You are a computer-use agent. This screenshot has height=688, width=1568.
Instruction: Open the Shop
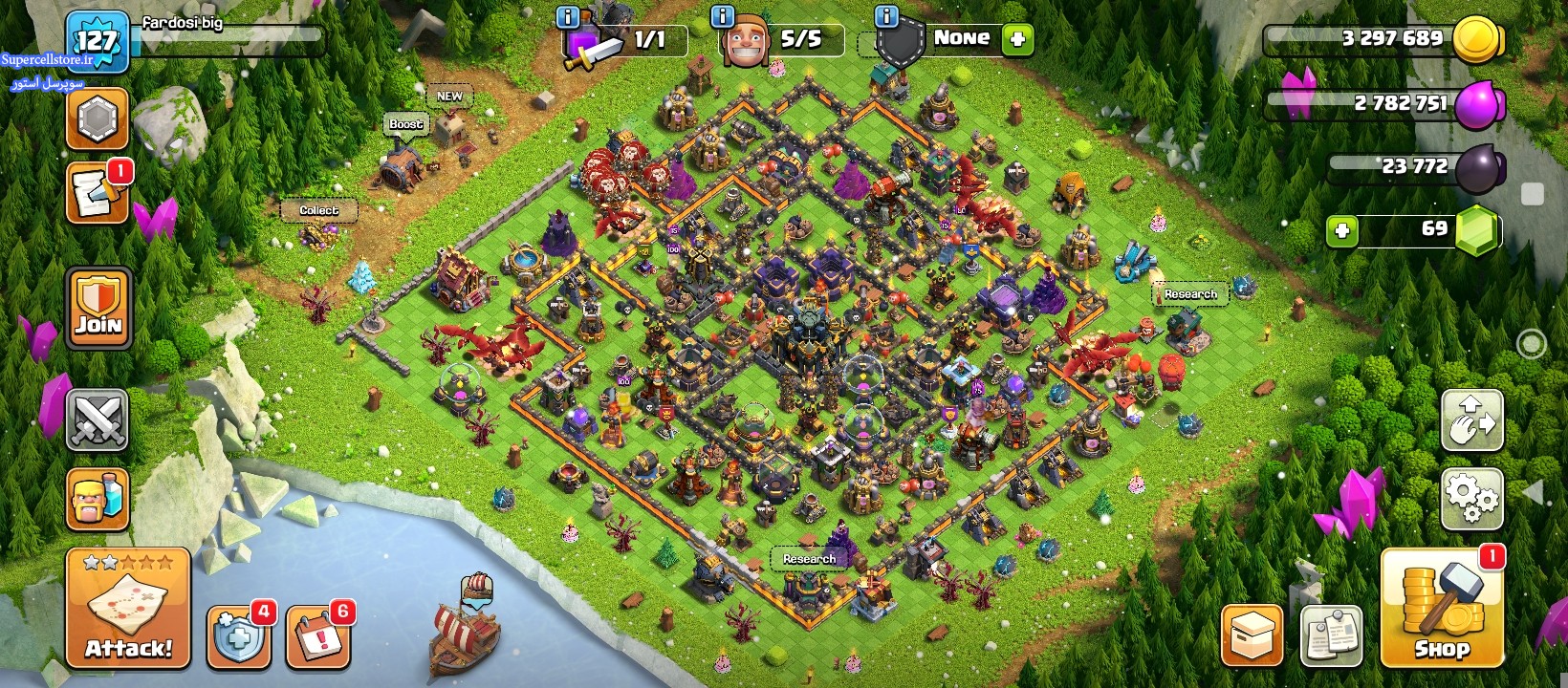[x=1442, y=609]
